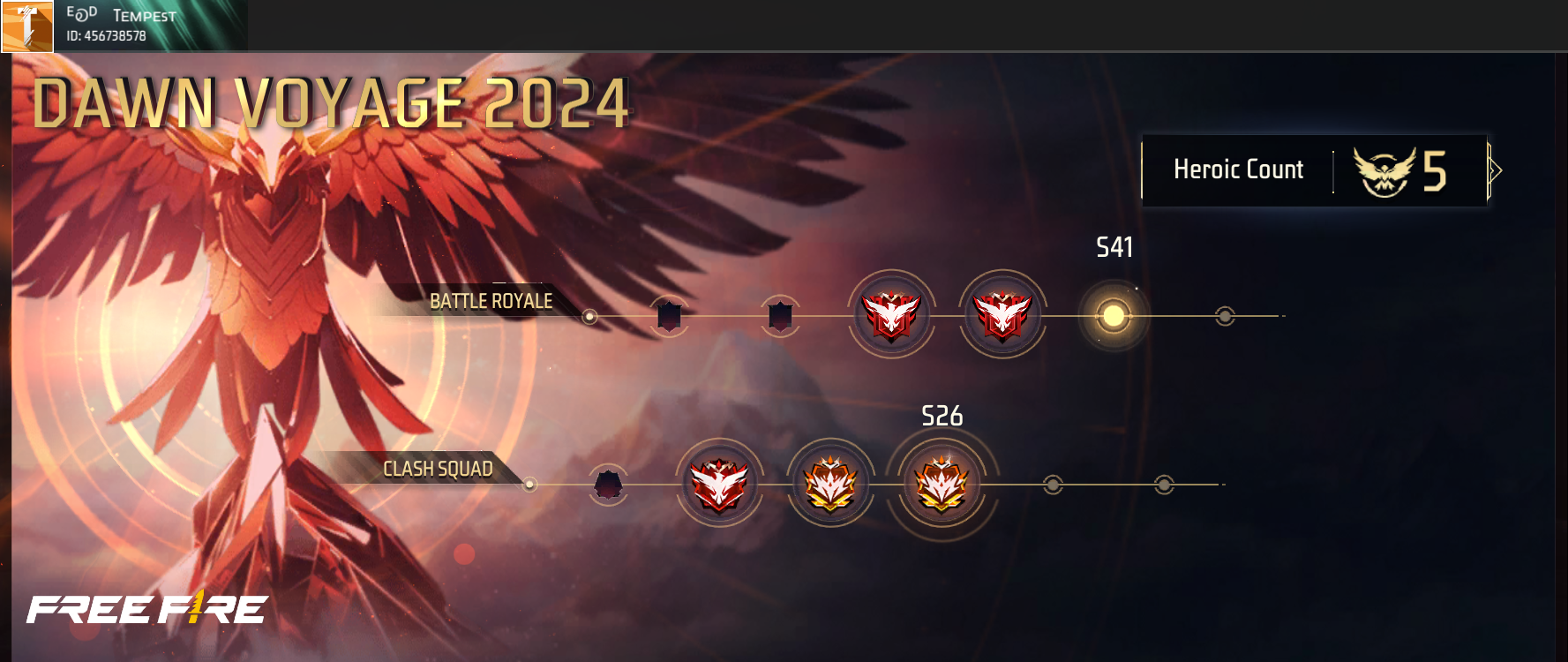Click the Battle Royale row label
The height and width of the screenshot is (662, 1568).
click(491, 302)
